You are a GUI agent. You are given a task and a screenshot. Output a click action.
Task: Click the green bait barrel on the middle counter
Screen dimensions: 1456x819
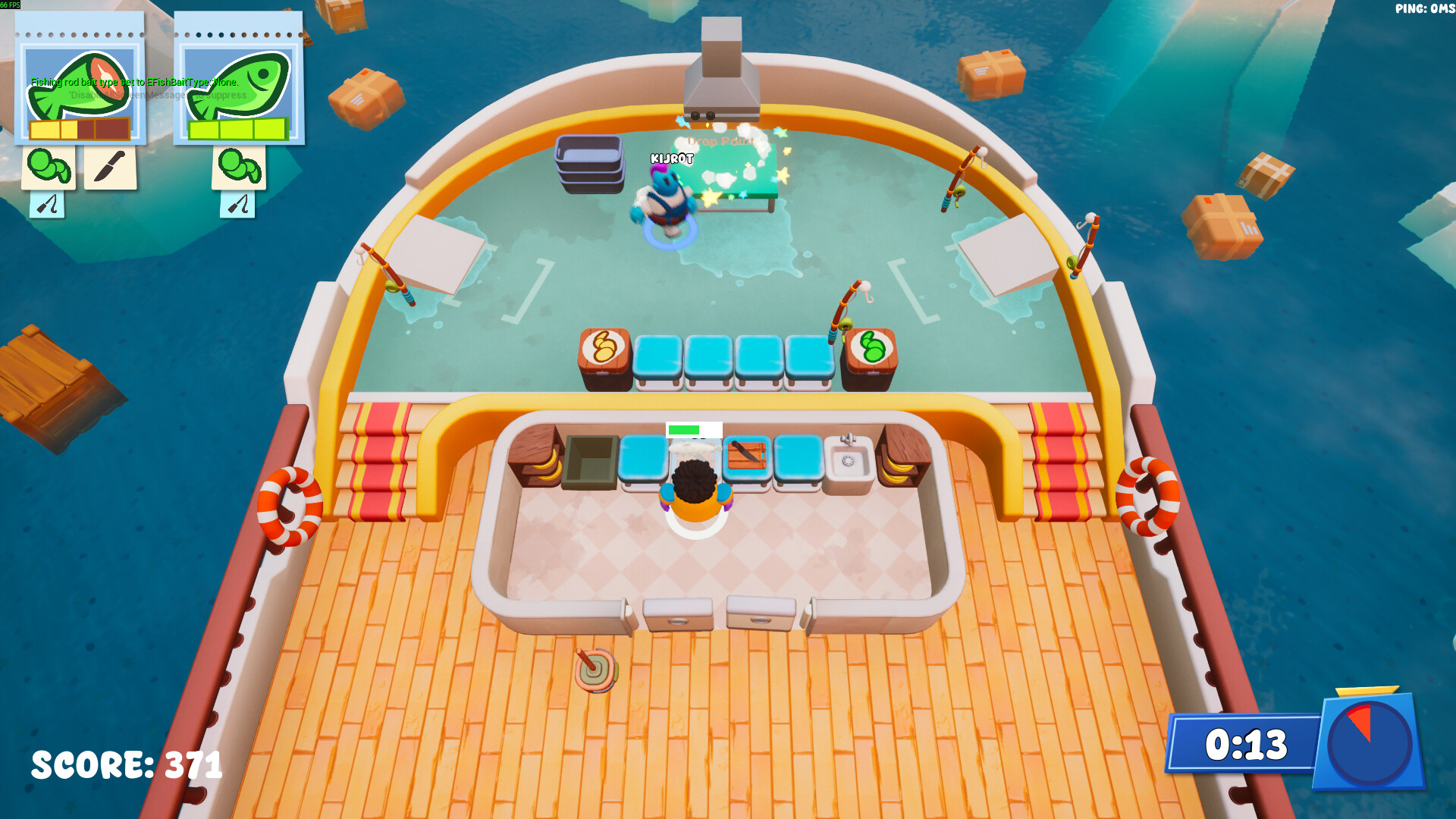tap(872, 348)
